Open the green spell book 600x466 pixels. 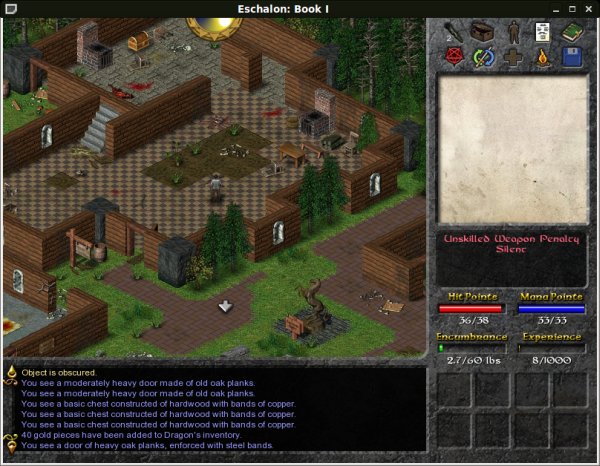click(x=571, y=32)
